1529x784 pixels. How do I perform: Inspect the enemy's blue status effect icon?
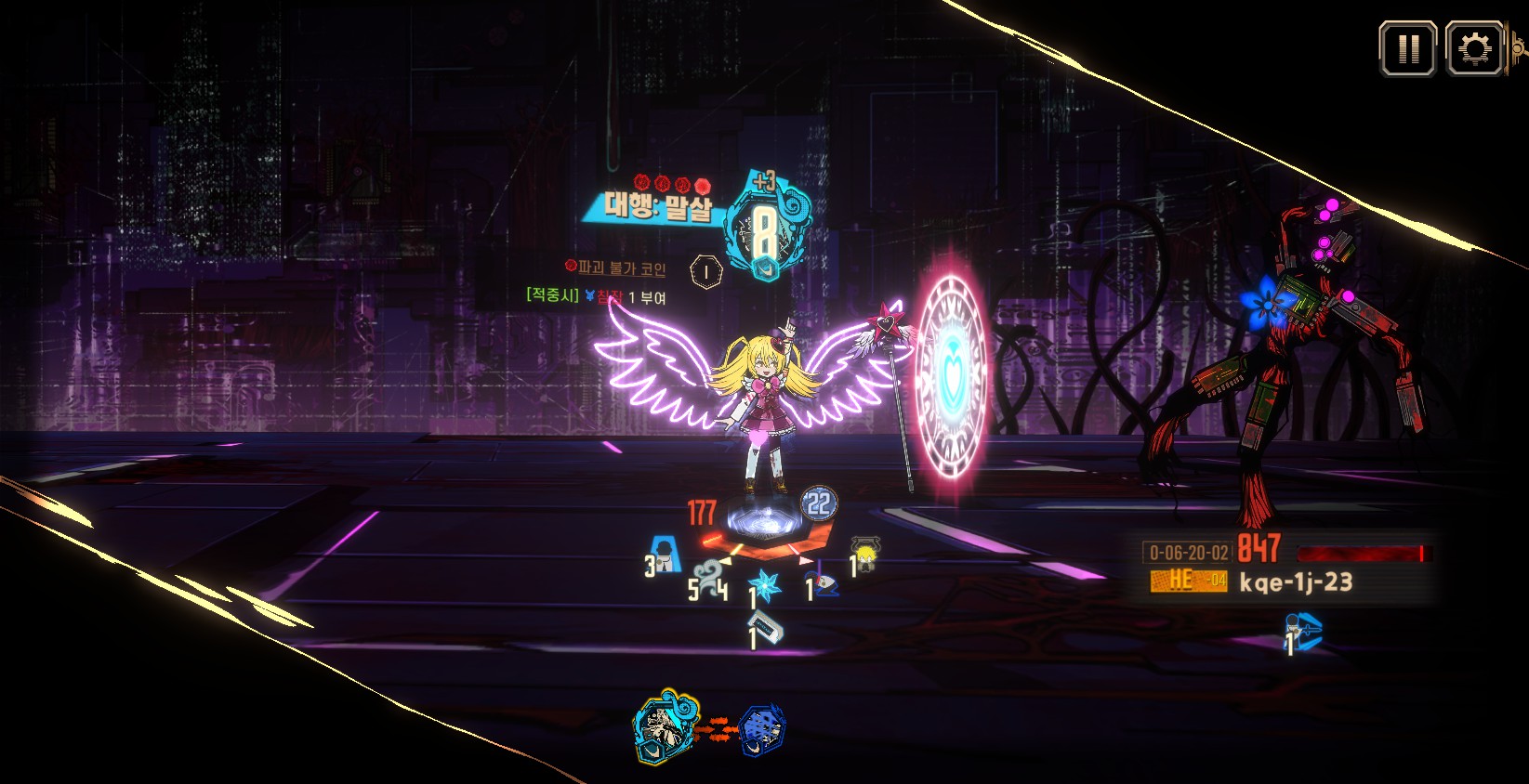point(1303,631)
